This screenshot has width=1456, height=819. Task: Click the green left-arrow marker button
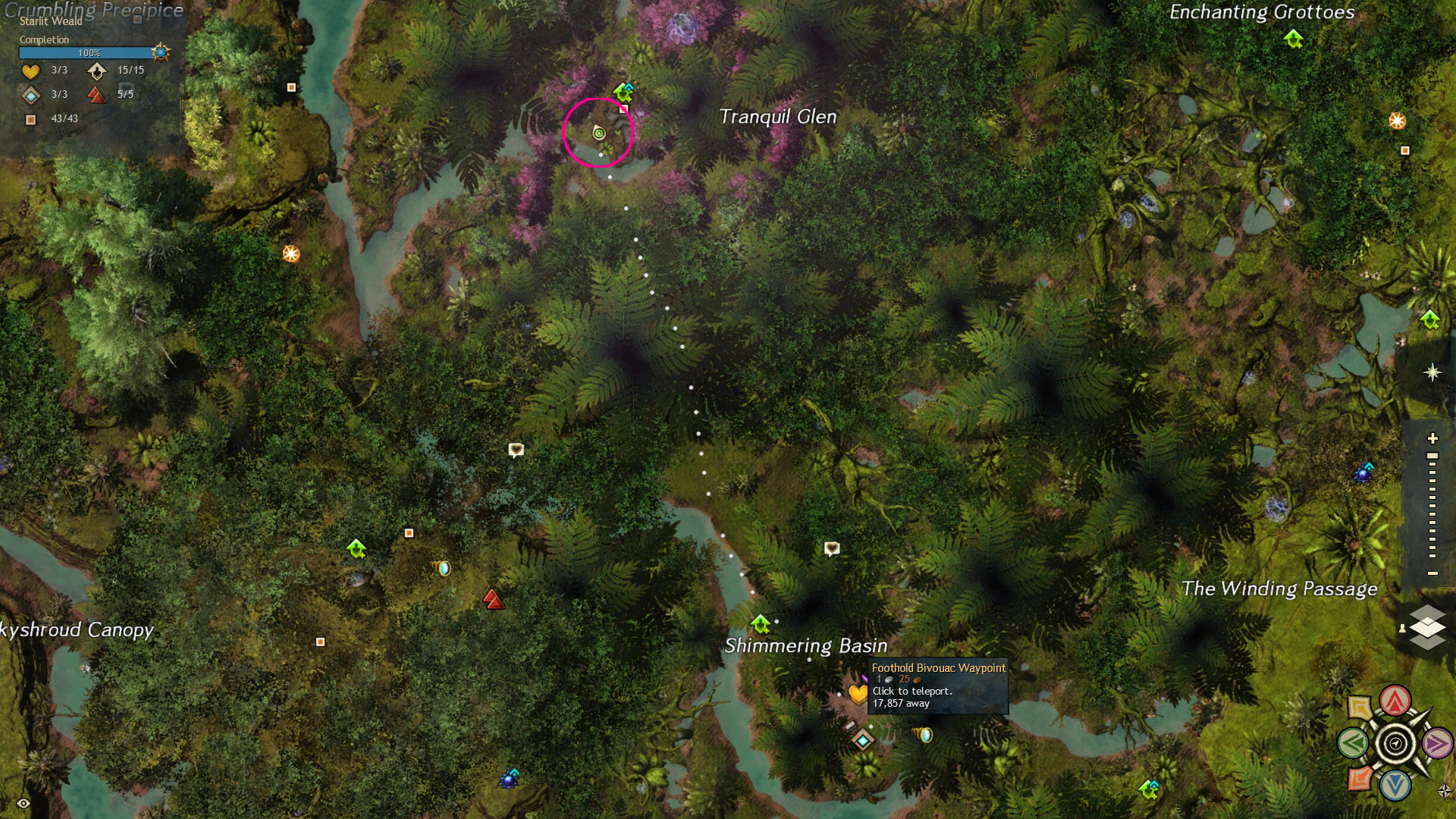(x=1354, y=743)
